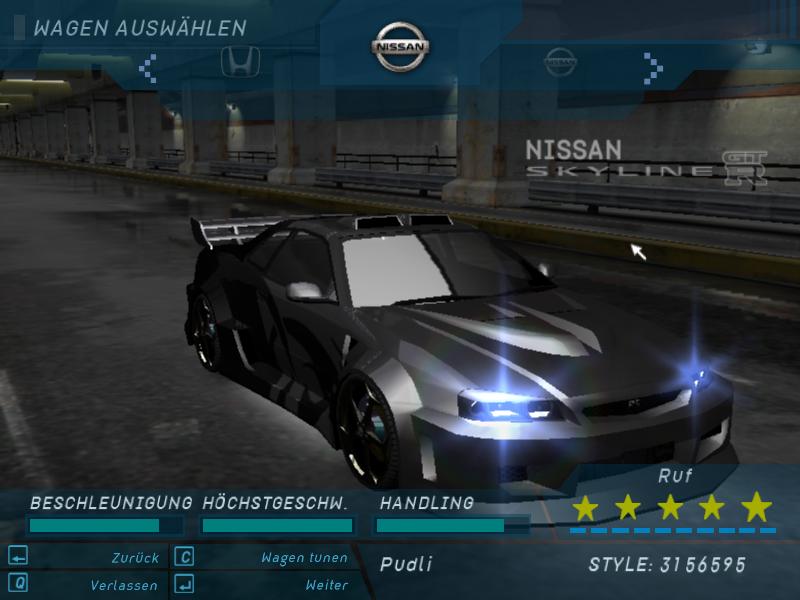
Task: Go back with the Zurück option
Action: point(134,558)
